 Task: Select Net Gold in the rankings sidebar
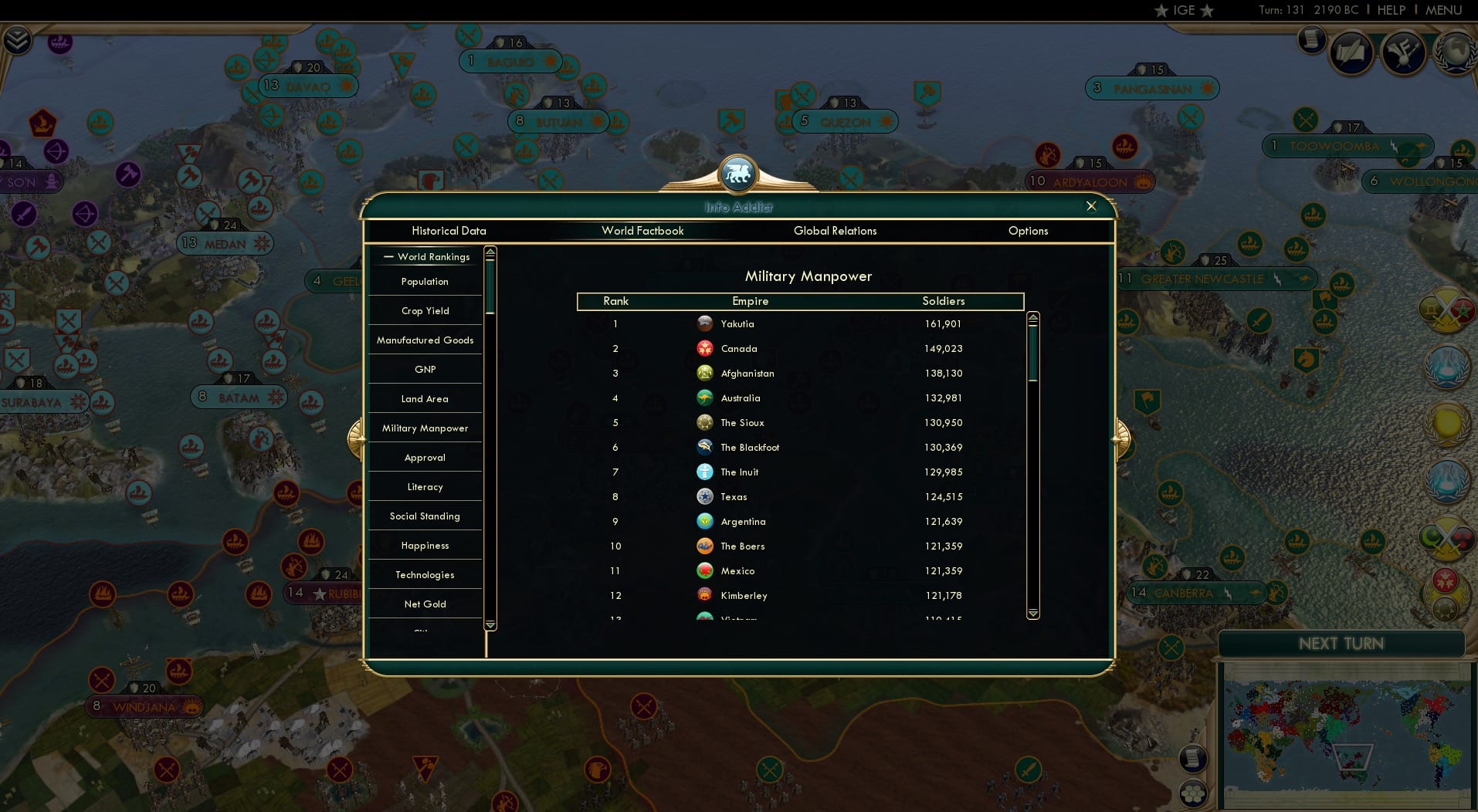click(x=425, y=604)
